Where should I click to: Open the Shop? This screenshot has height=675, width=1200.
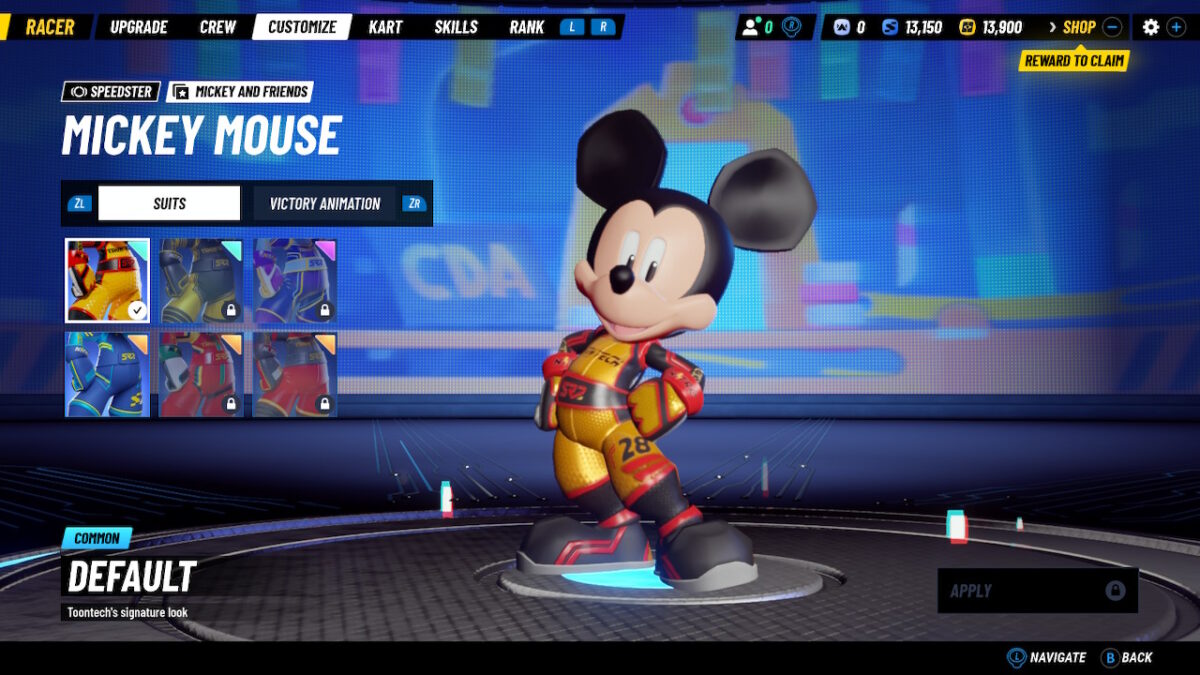[x=1079, y=27]
